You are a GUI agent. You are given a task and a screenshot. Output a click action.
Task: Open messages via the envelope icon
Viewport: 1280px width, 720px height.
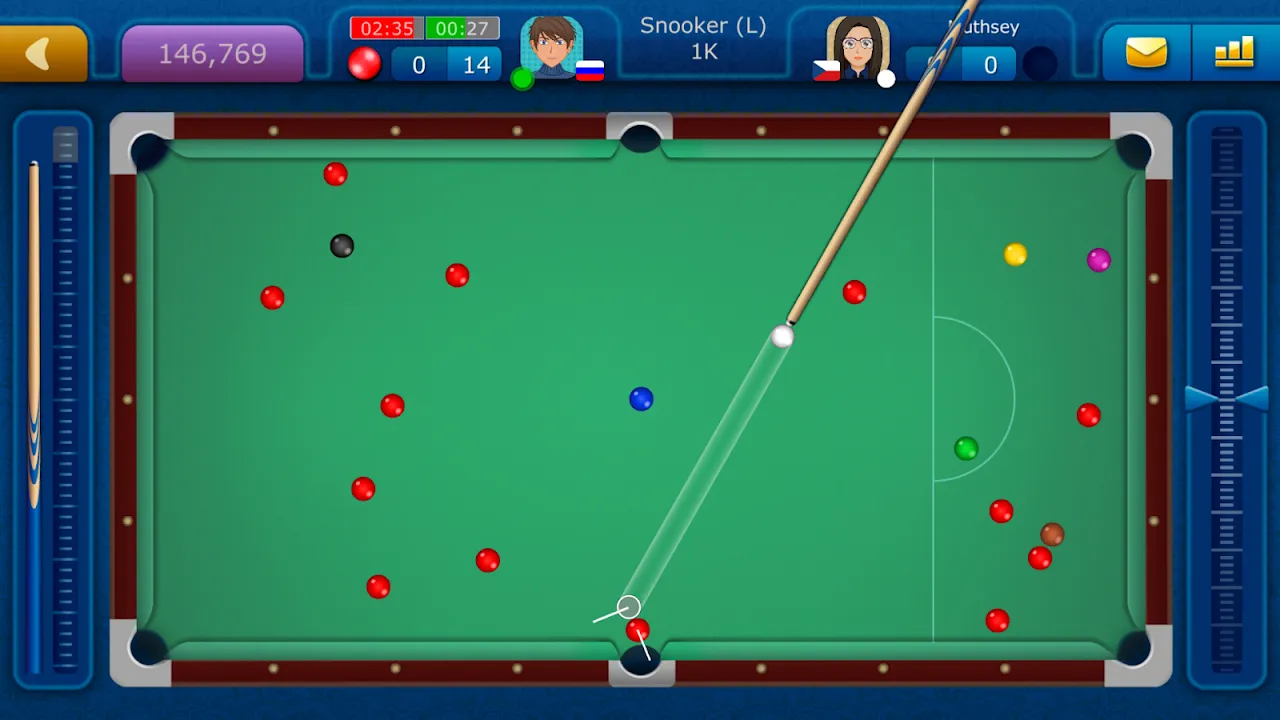tap(1146, 52)
